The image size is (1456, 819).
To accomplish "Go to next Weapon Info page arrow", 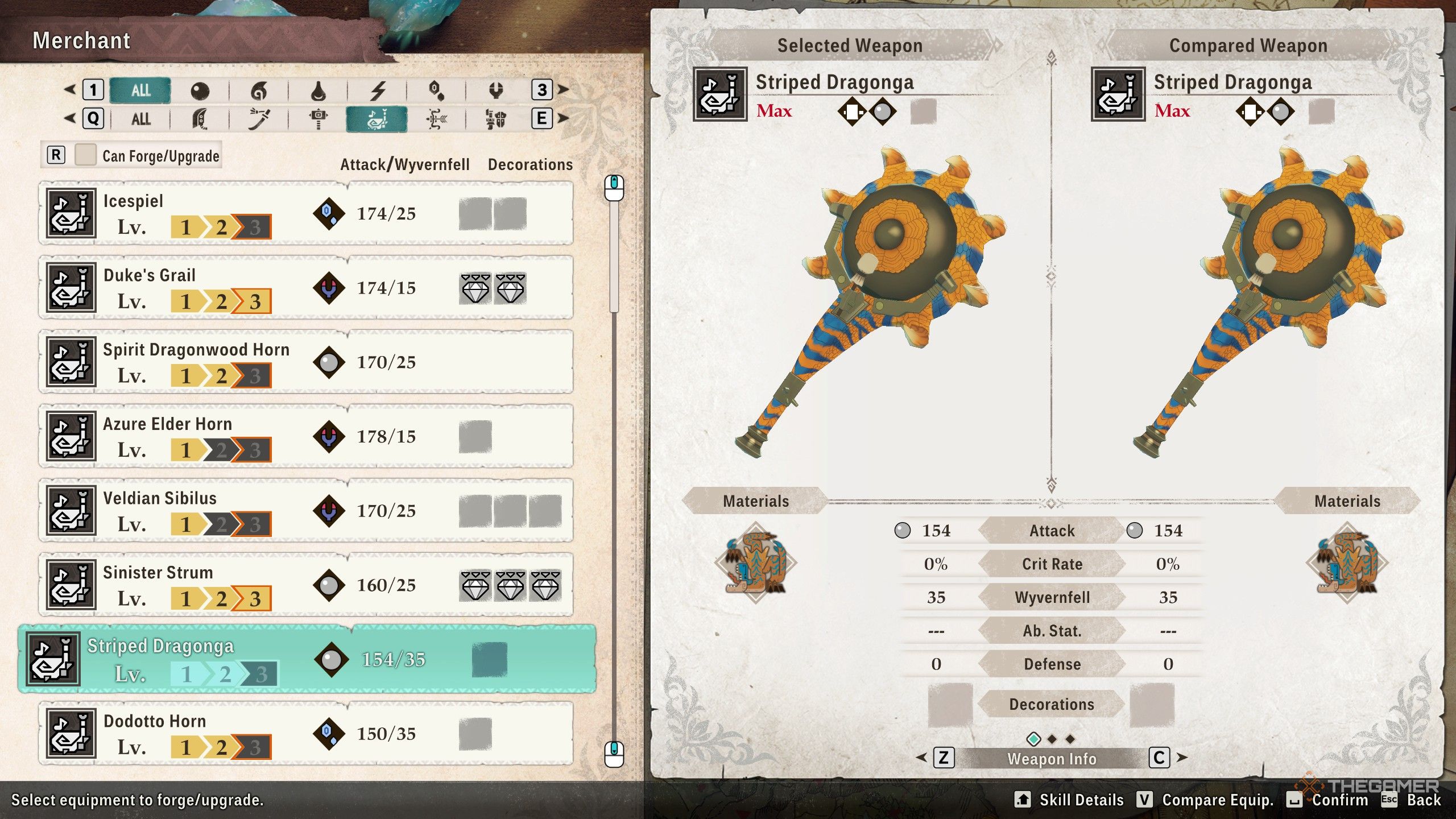I will point(1182,758).
